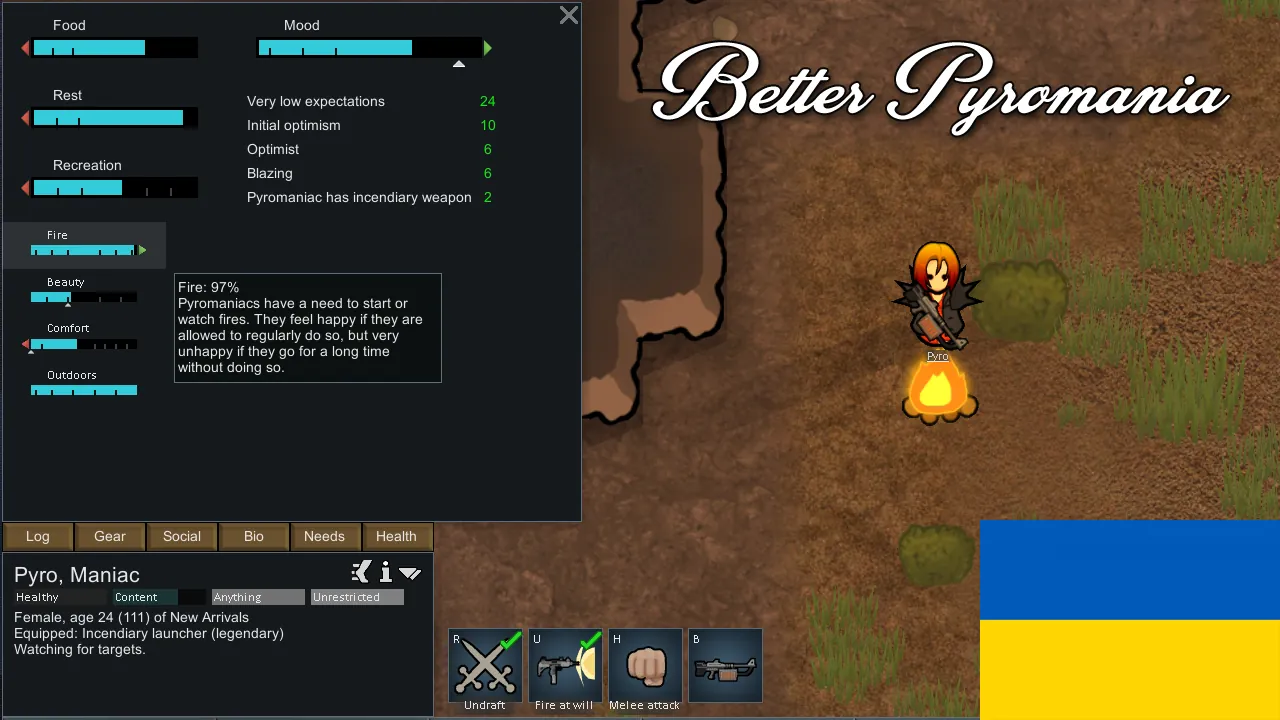Image resolution: width=1280 pixels, height=720 pixels.
Task: Switch to the Gear tab
Action: pyautogui.click(x=110, y=536)
